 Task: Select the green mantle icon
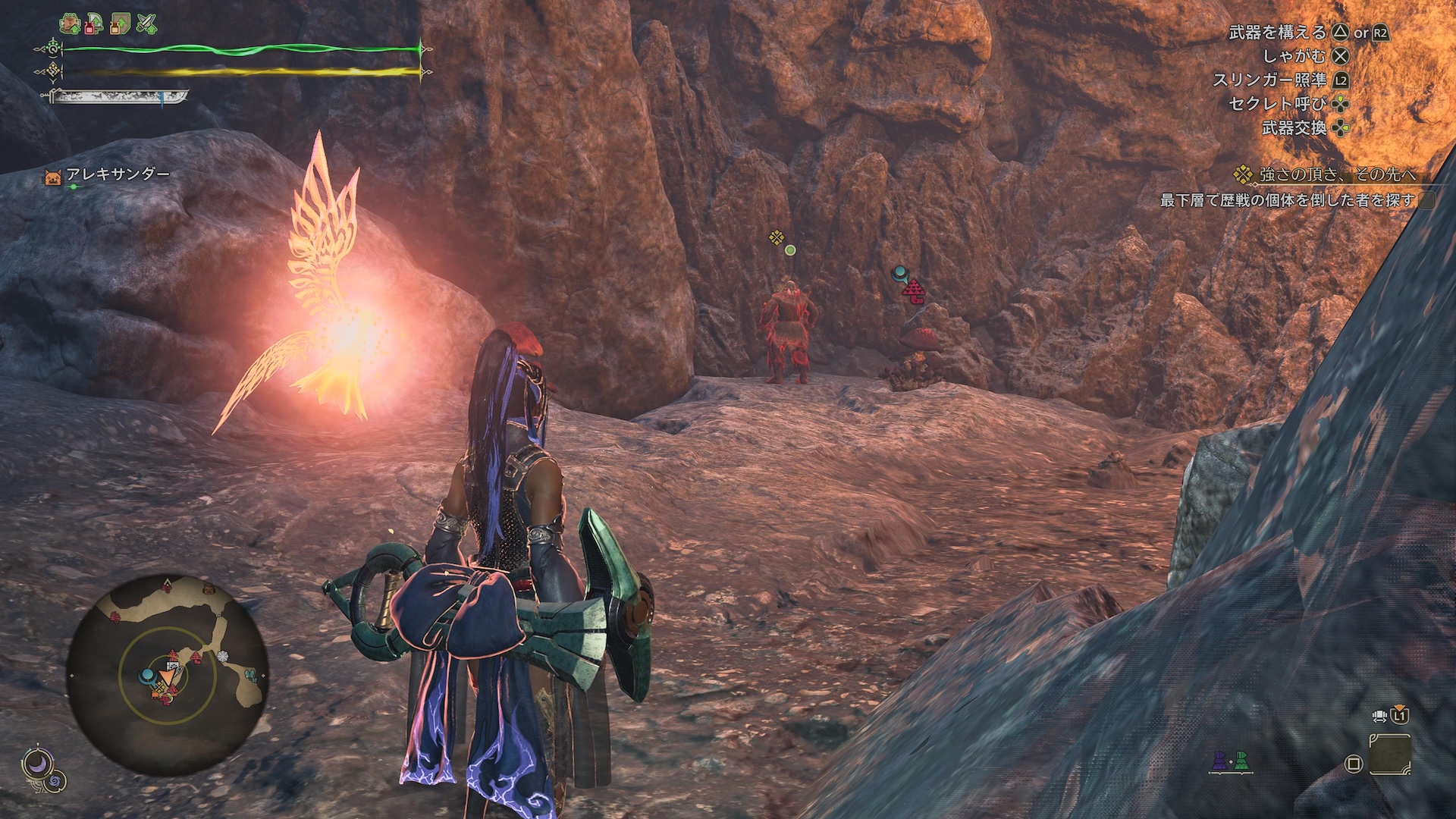pos(1241,761)
